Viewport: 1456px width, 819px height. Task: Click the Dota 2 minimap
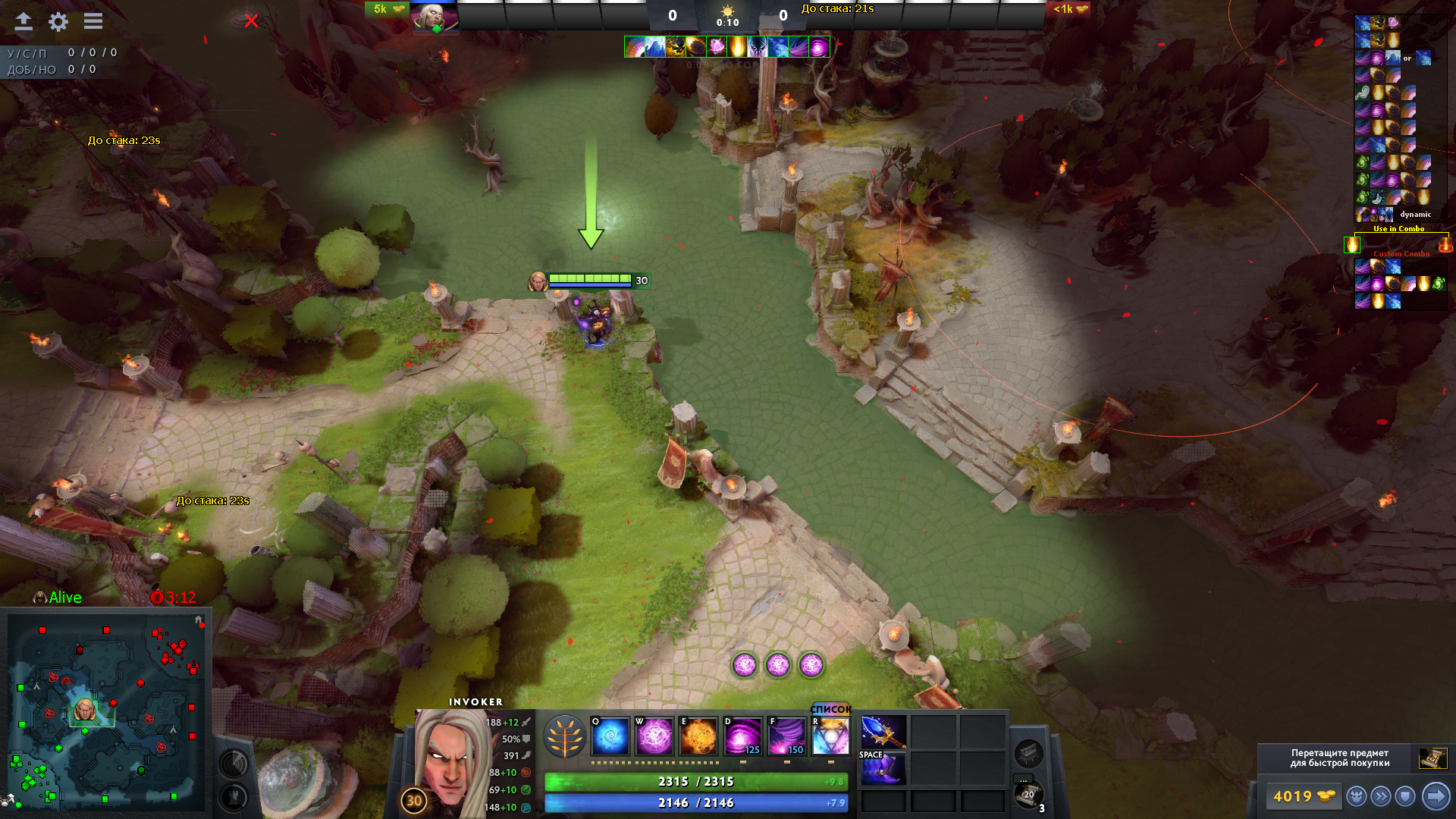106,713
